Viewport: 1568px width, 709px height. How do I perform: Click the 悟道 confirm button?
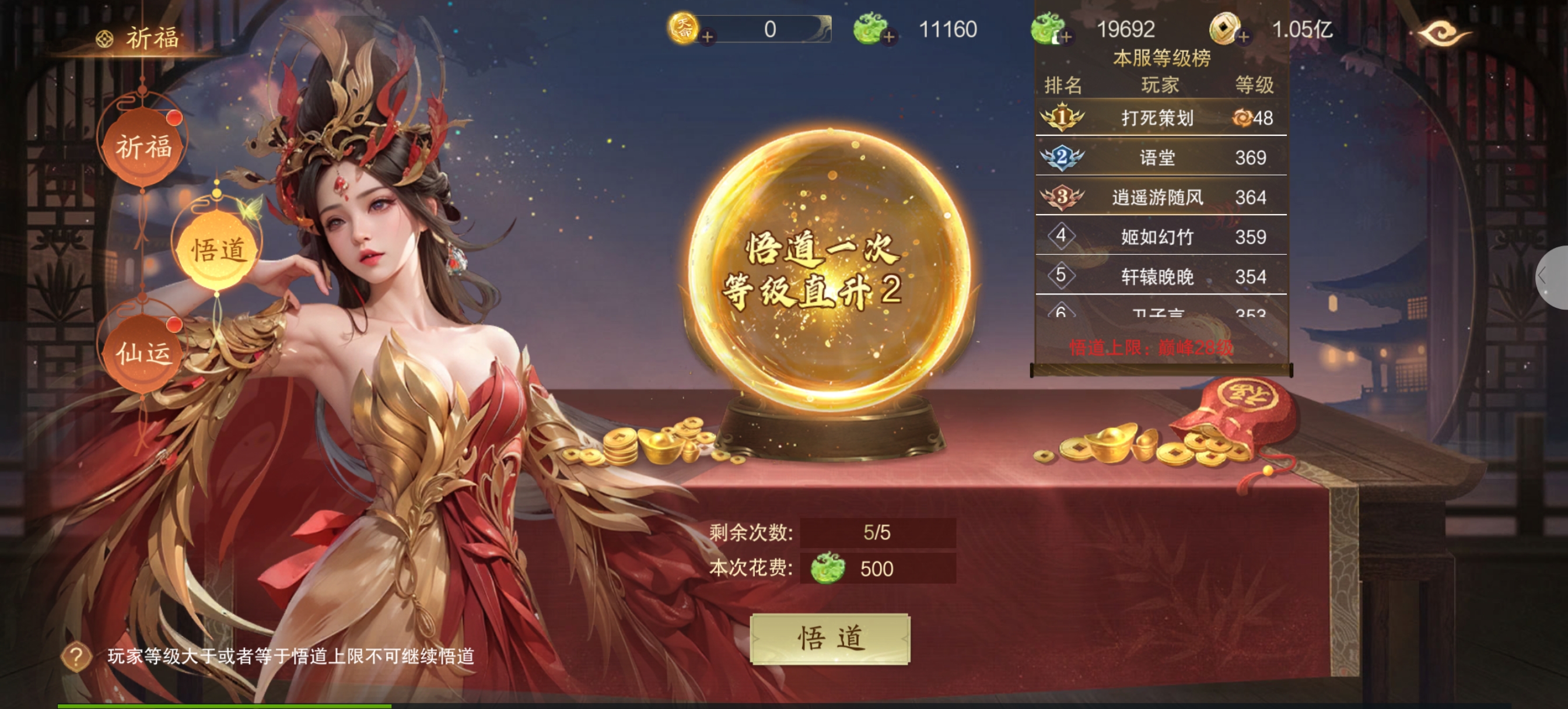point(829,638)
